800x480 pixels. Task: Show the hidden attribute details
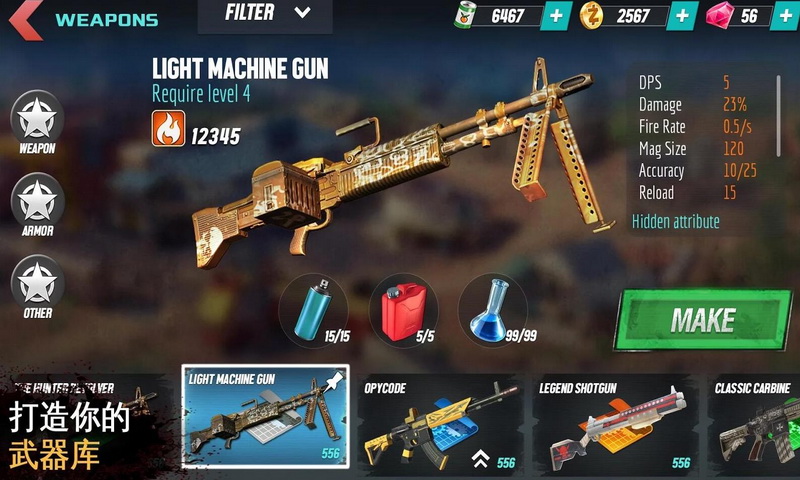pos(675,221)
